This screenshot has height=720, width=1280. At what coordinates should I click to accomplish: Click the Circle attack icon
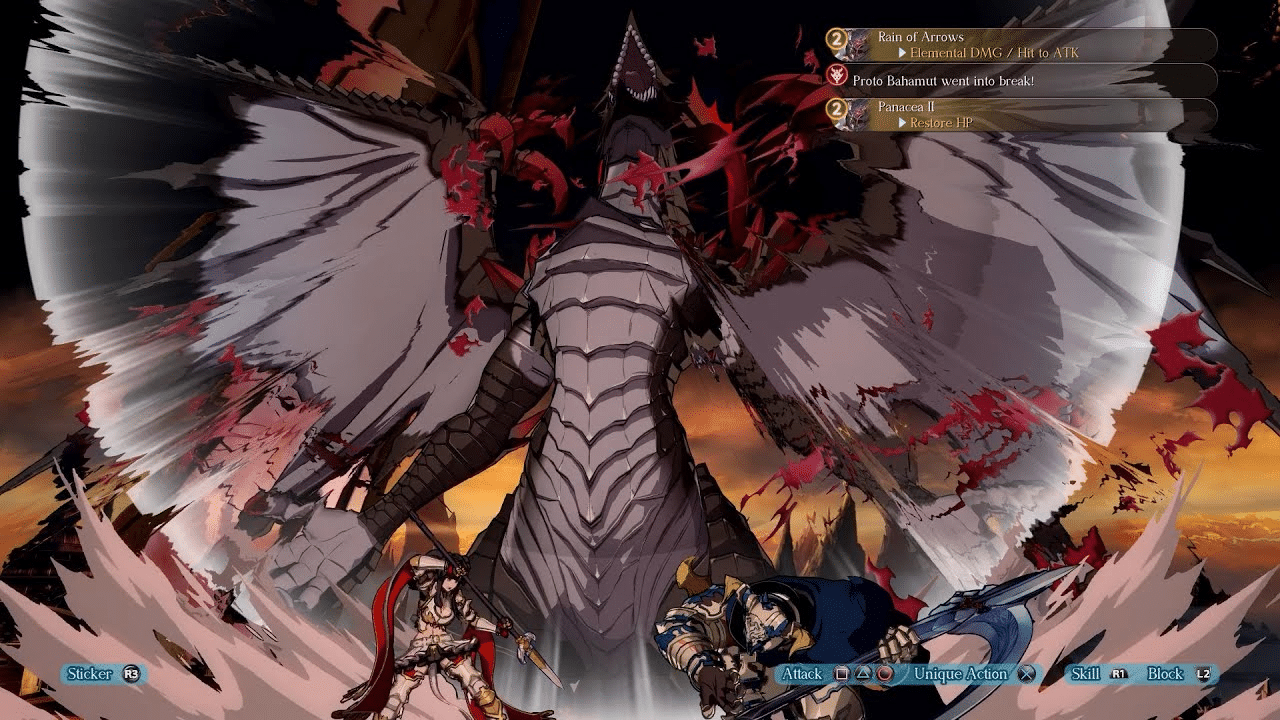pyautogui.click(x=882, y=671)
